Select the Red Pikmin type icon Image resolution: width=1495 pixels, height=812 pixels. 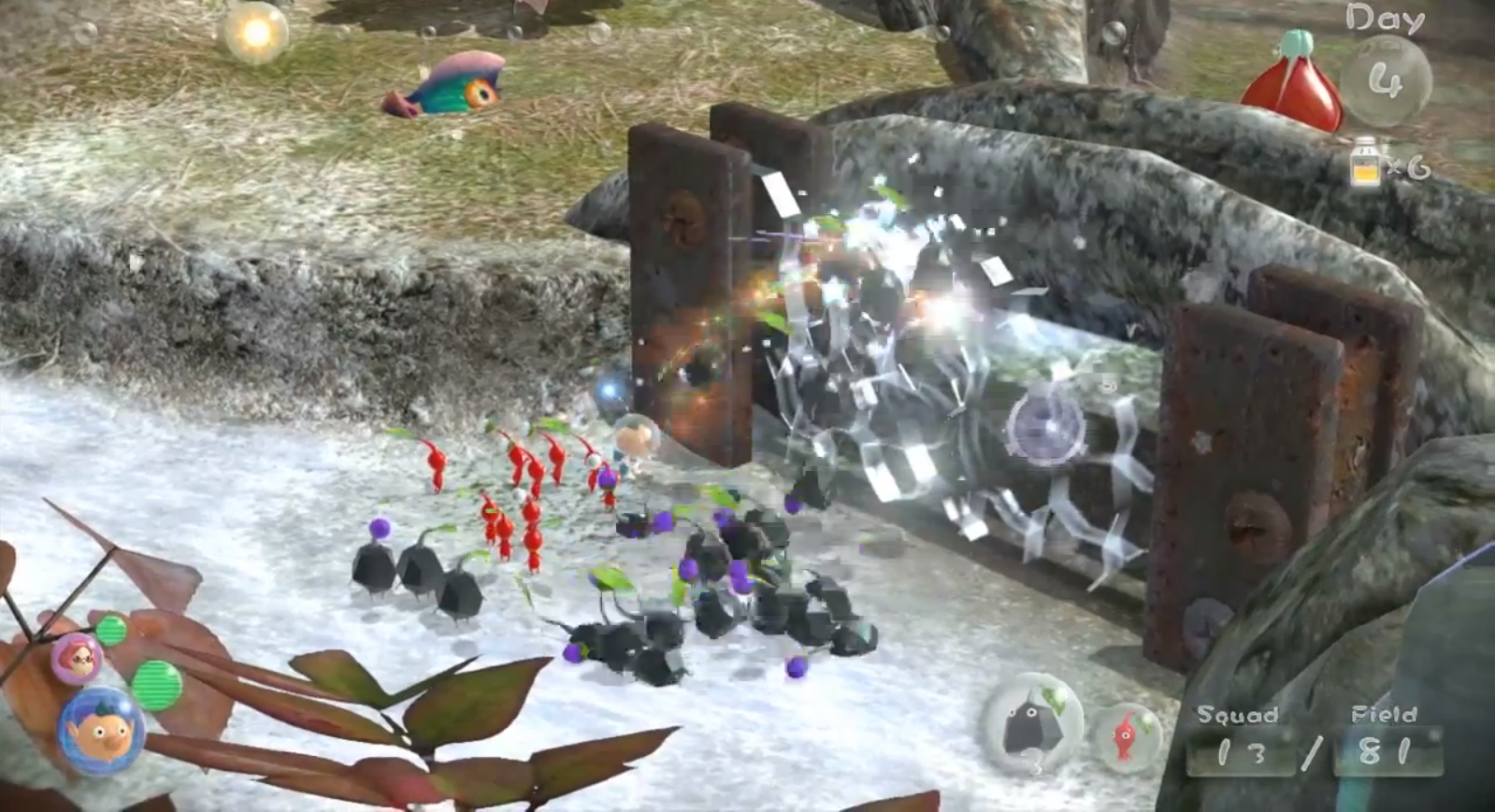[x=1128, y=735]
